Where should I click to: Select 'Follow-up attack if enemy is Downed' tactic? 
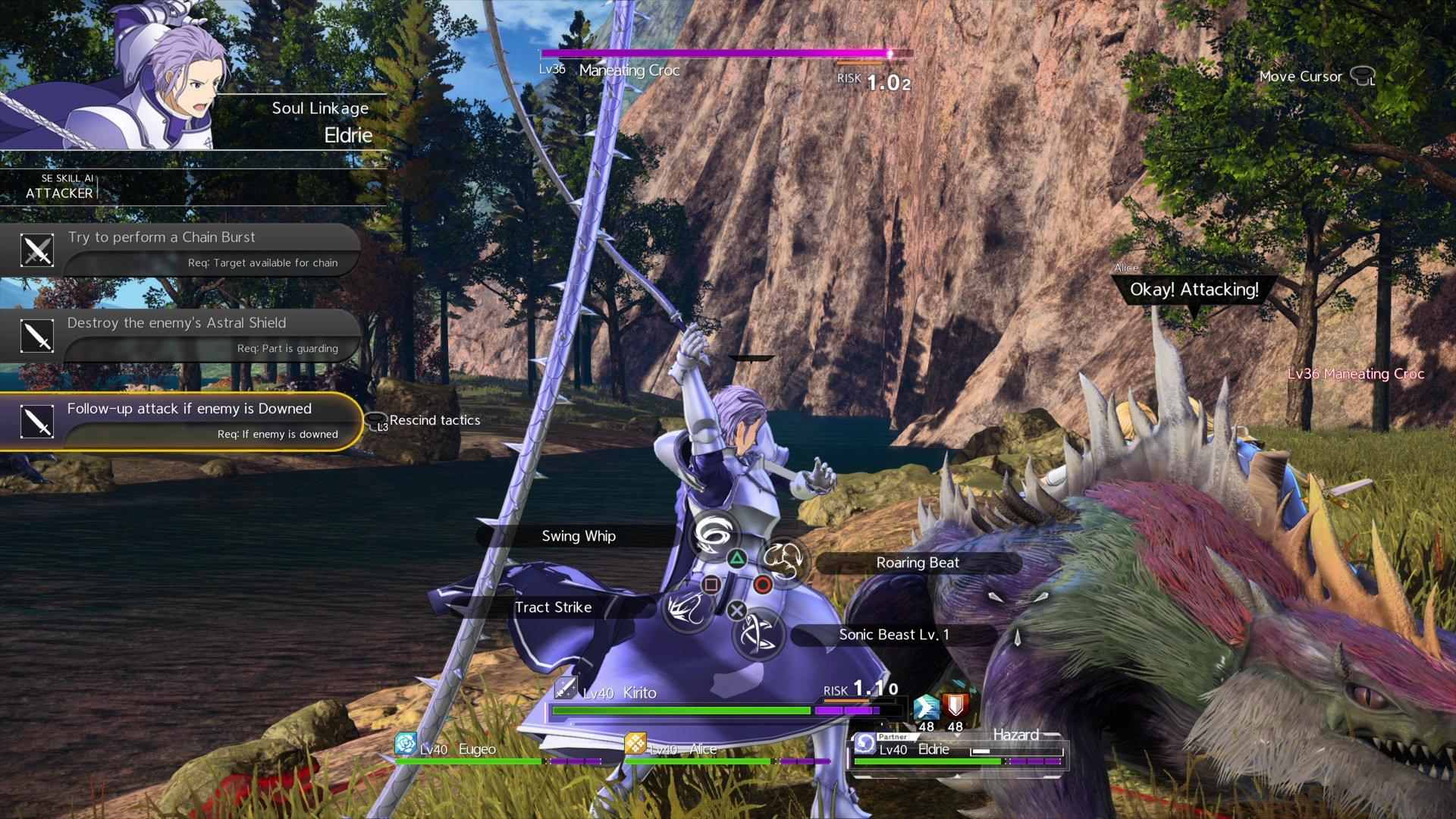[190, 409]
